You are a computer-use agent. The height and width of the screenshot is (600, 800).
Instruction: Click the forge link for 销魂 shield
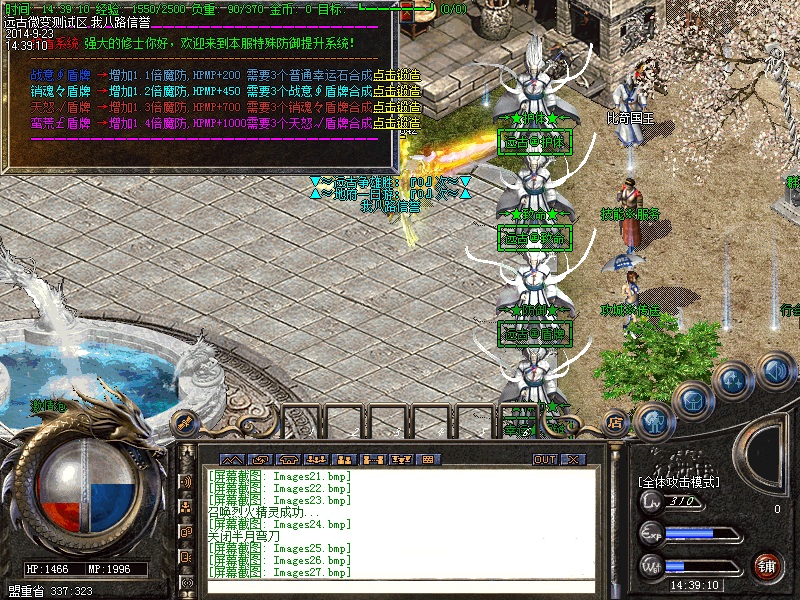click(397, 91)
